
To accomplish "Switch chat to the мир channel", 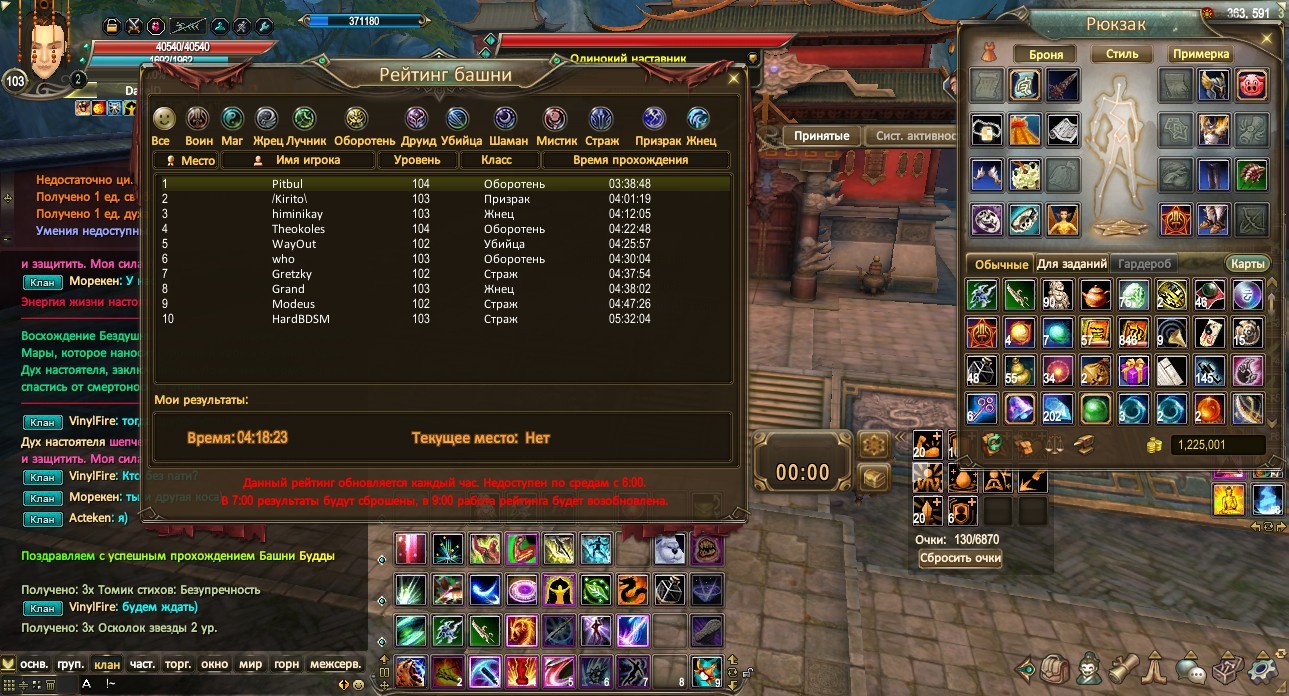I will [248, 664].
